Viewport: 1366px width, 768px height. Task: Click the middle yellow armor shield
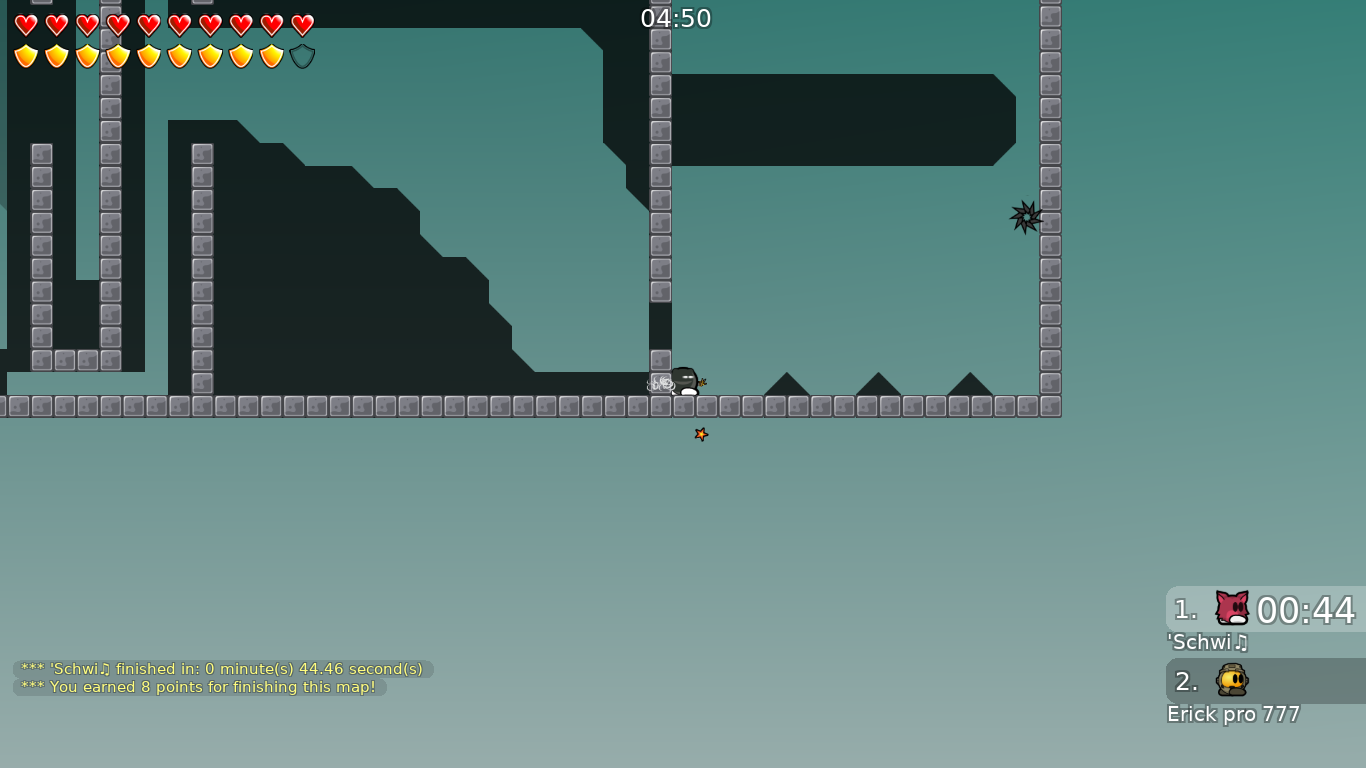pyautogui.click(x=148, y=55)
